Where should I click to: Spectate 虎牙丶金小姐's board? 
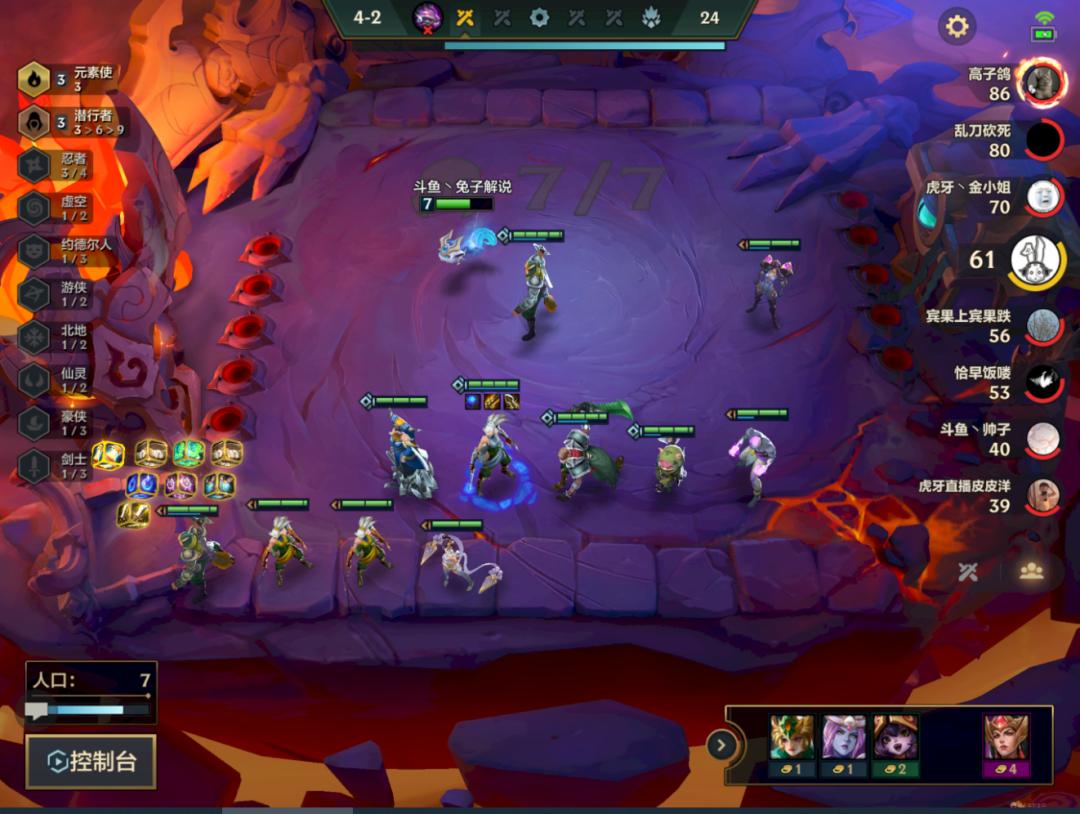tap(1043, 197)
